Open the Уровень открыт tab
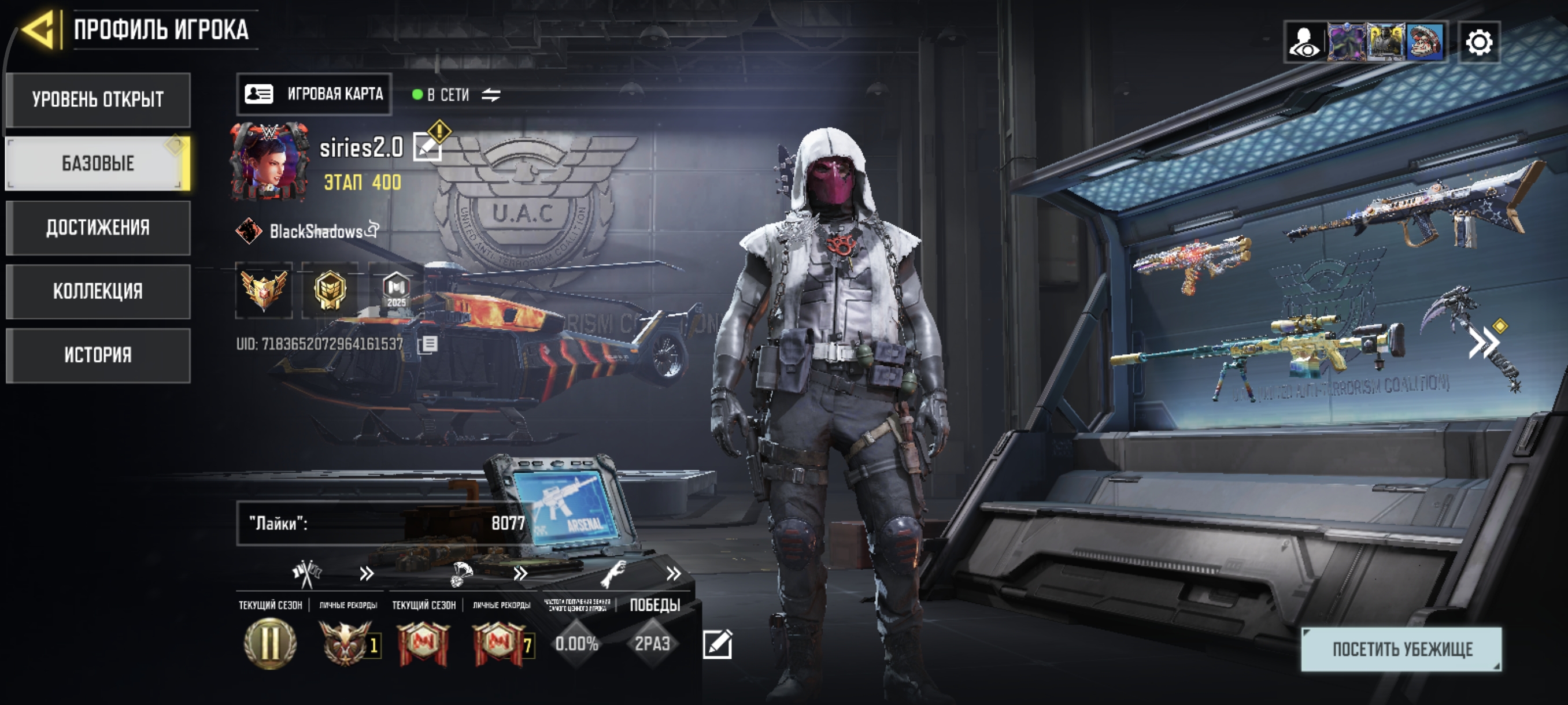The height and width of the screenshot is (705, 1568). [98, 100]
